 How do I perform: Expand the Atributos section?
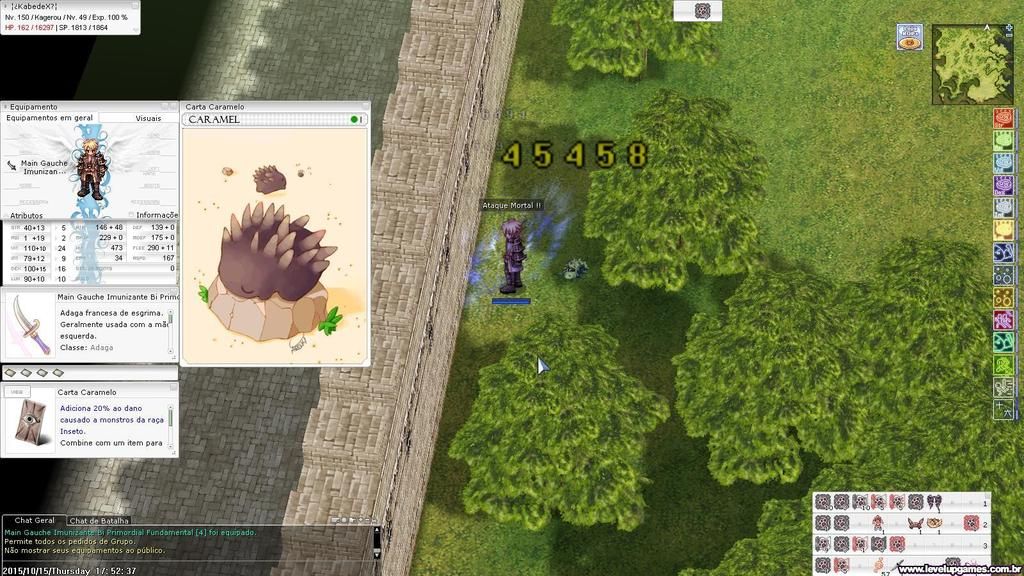pyautogui.click(x=27, y=215)
